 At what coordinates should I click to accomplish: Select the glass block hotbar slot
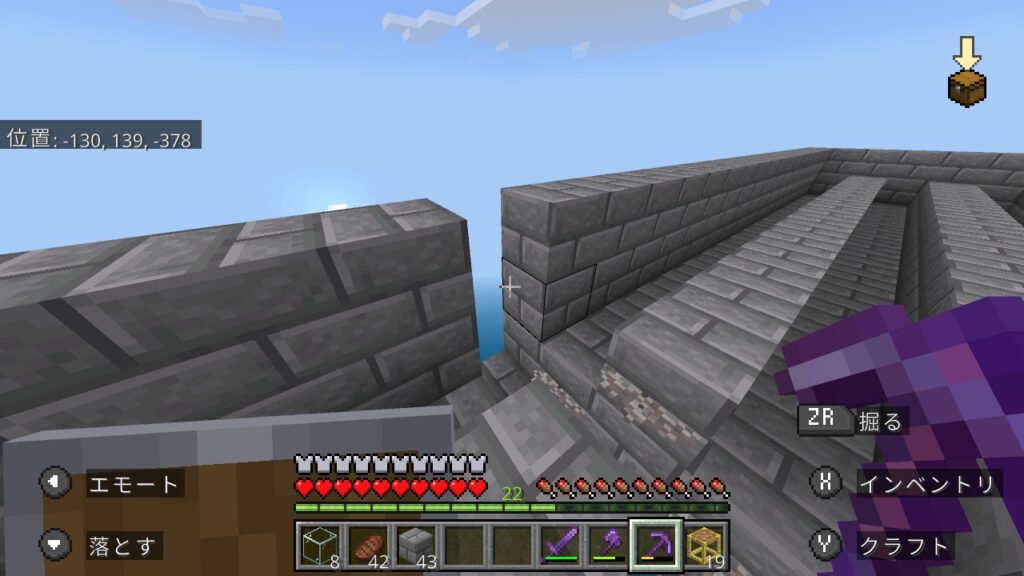[319, 545]
